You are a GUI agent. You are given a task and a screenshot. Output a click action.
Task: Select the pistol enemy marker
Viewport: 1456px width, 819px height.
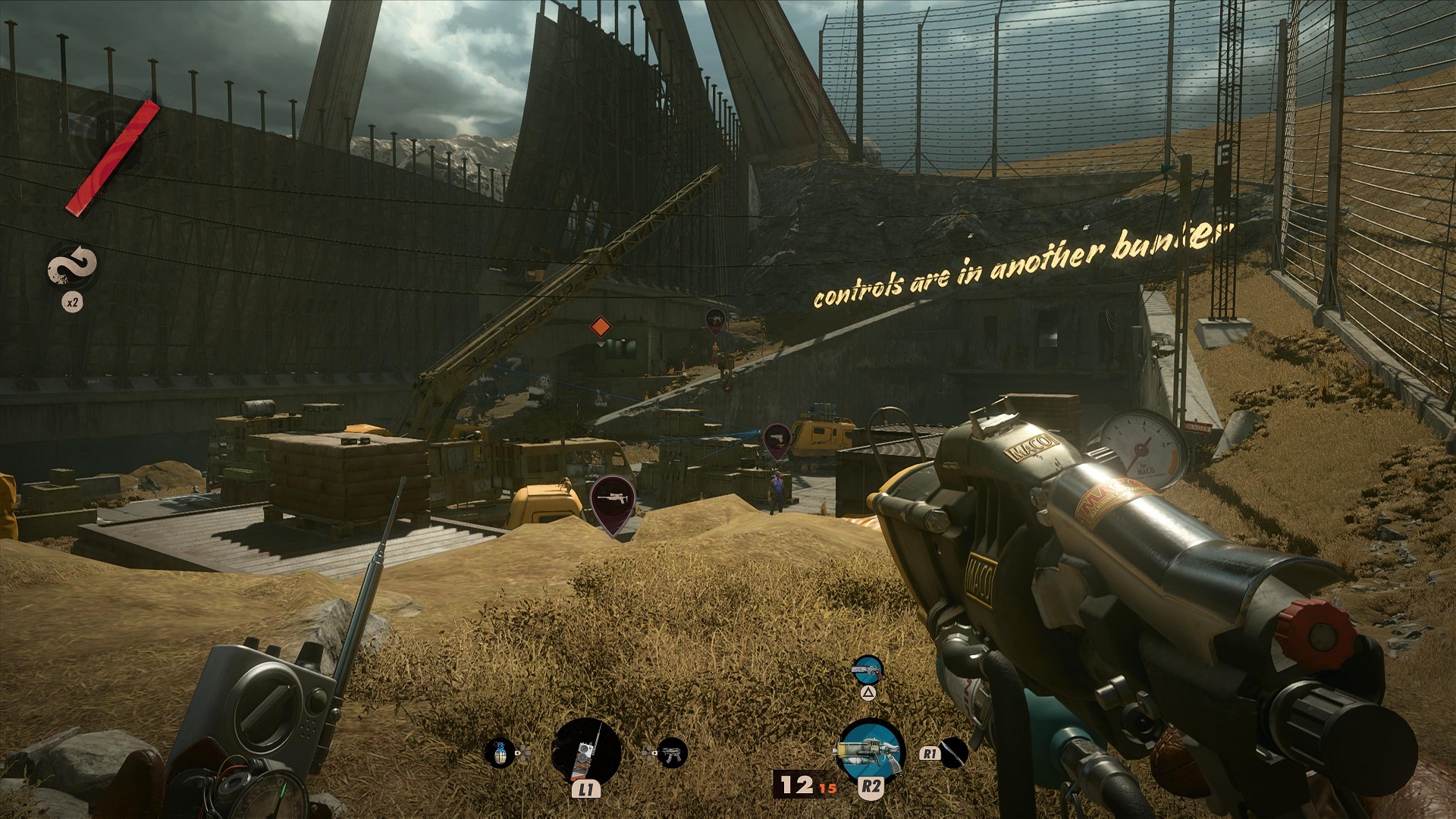(777, 439)
